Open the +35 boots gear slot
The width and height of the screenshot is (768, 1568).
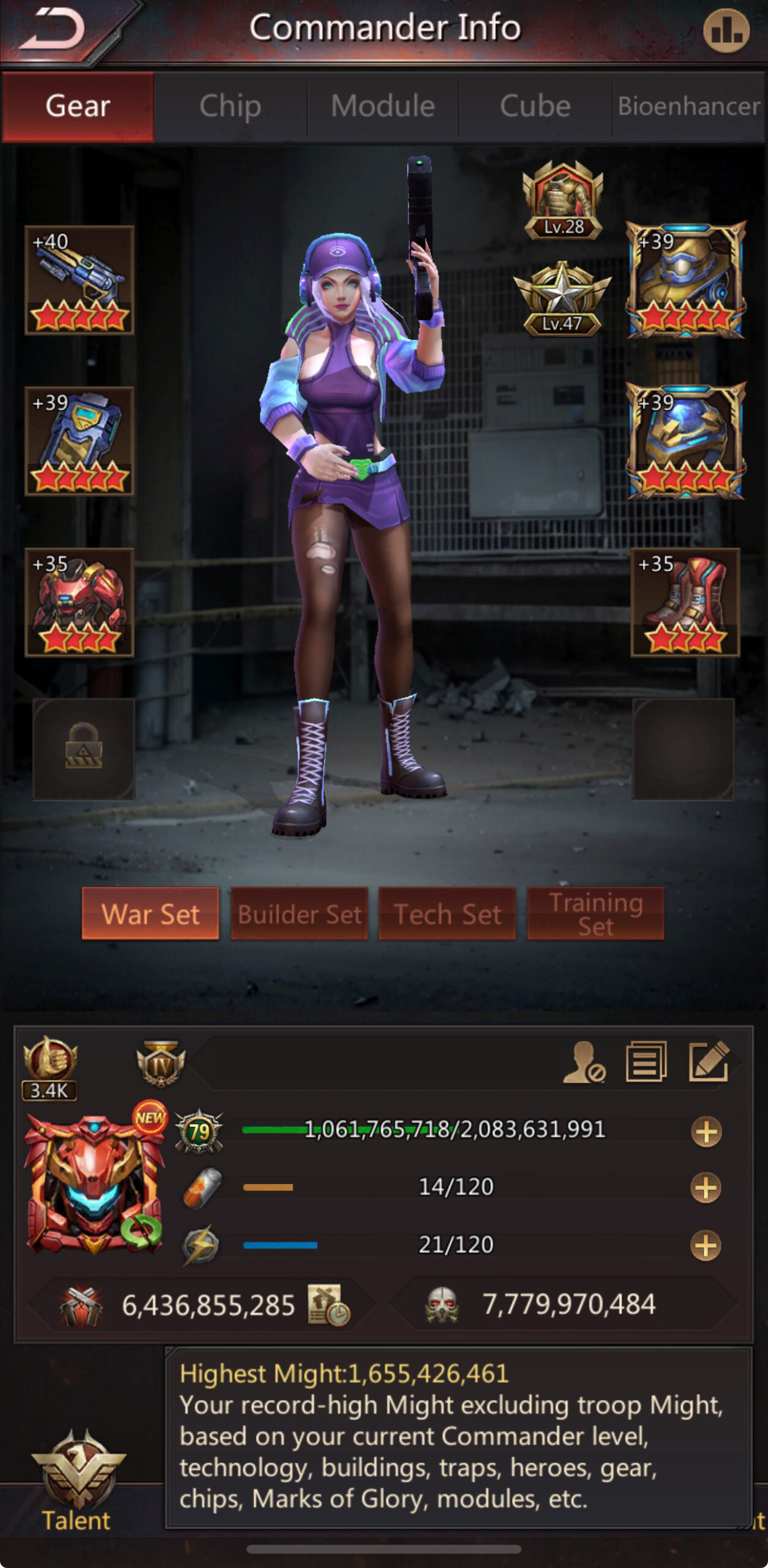[685, 602]
